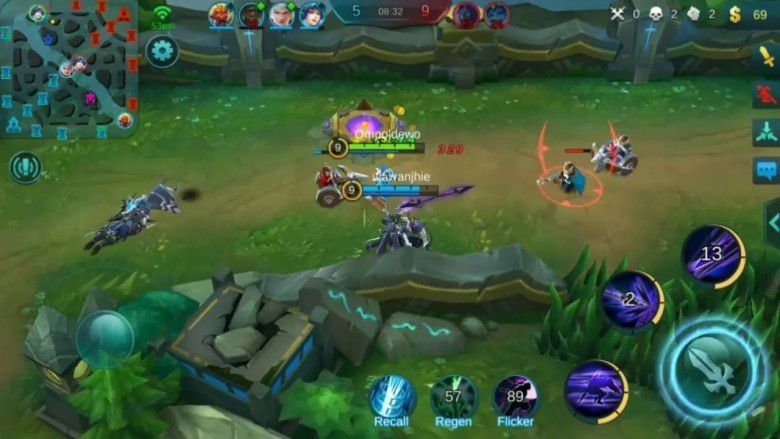
Task: Open the shop via gold counter
Action: [751, 14]
